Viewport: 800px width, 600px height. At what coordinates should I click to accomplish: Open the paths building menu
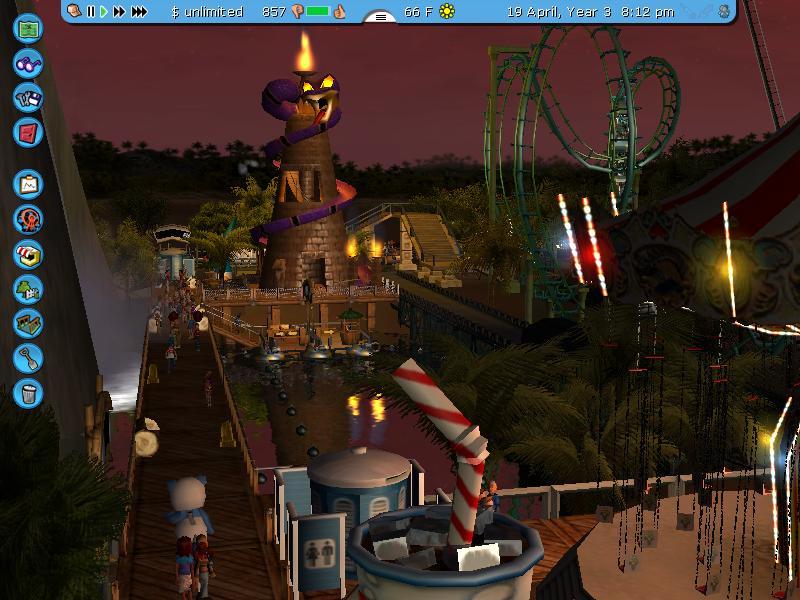pos(28,323)
